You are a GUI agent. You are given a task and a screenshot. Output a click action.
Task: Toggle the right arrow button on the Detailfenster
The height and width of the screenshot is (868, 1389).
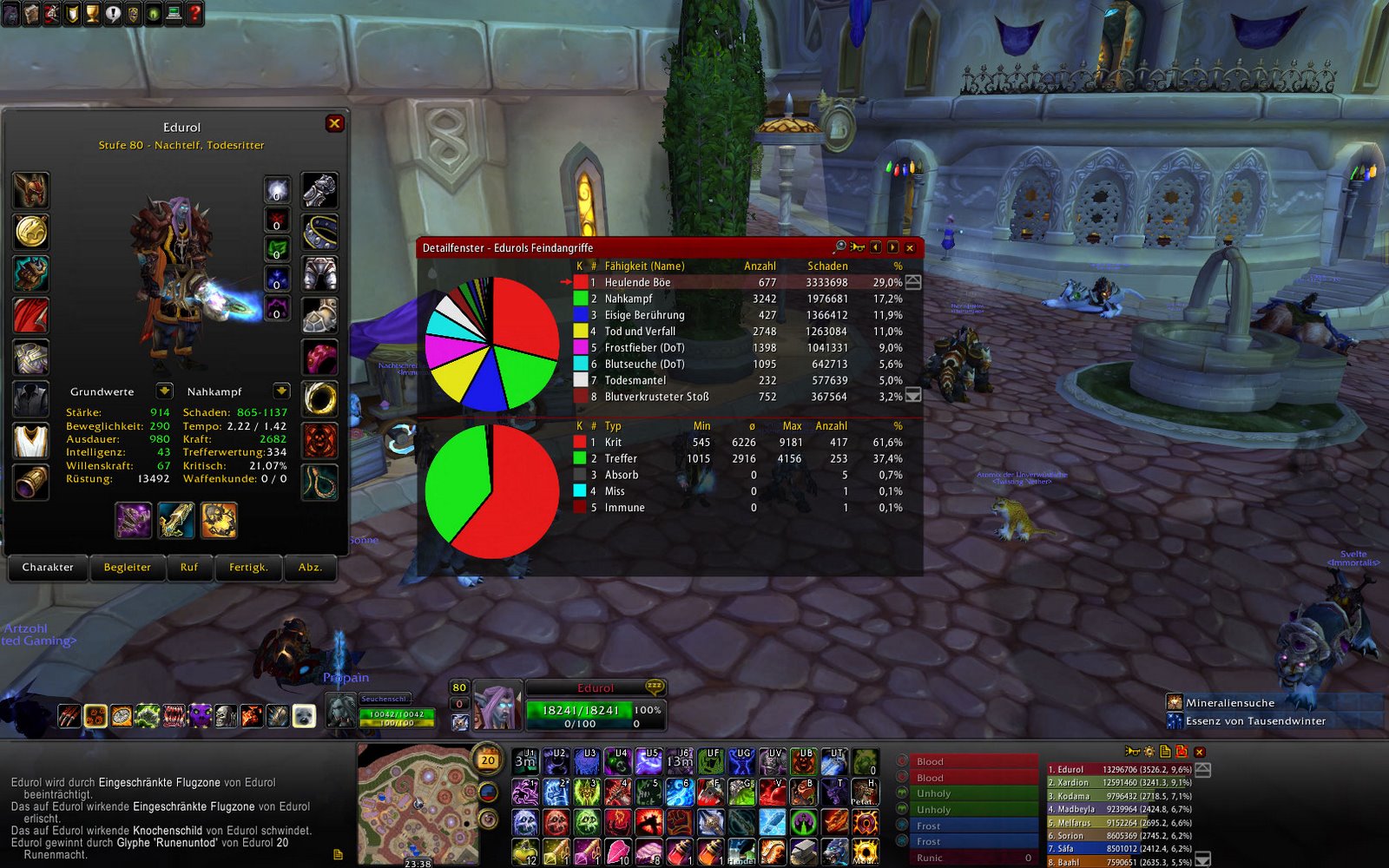click(892, 247)
